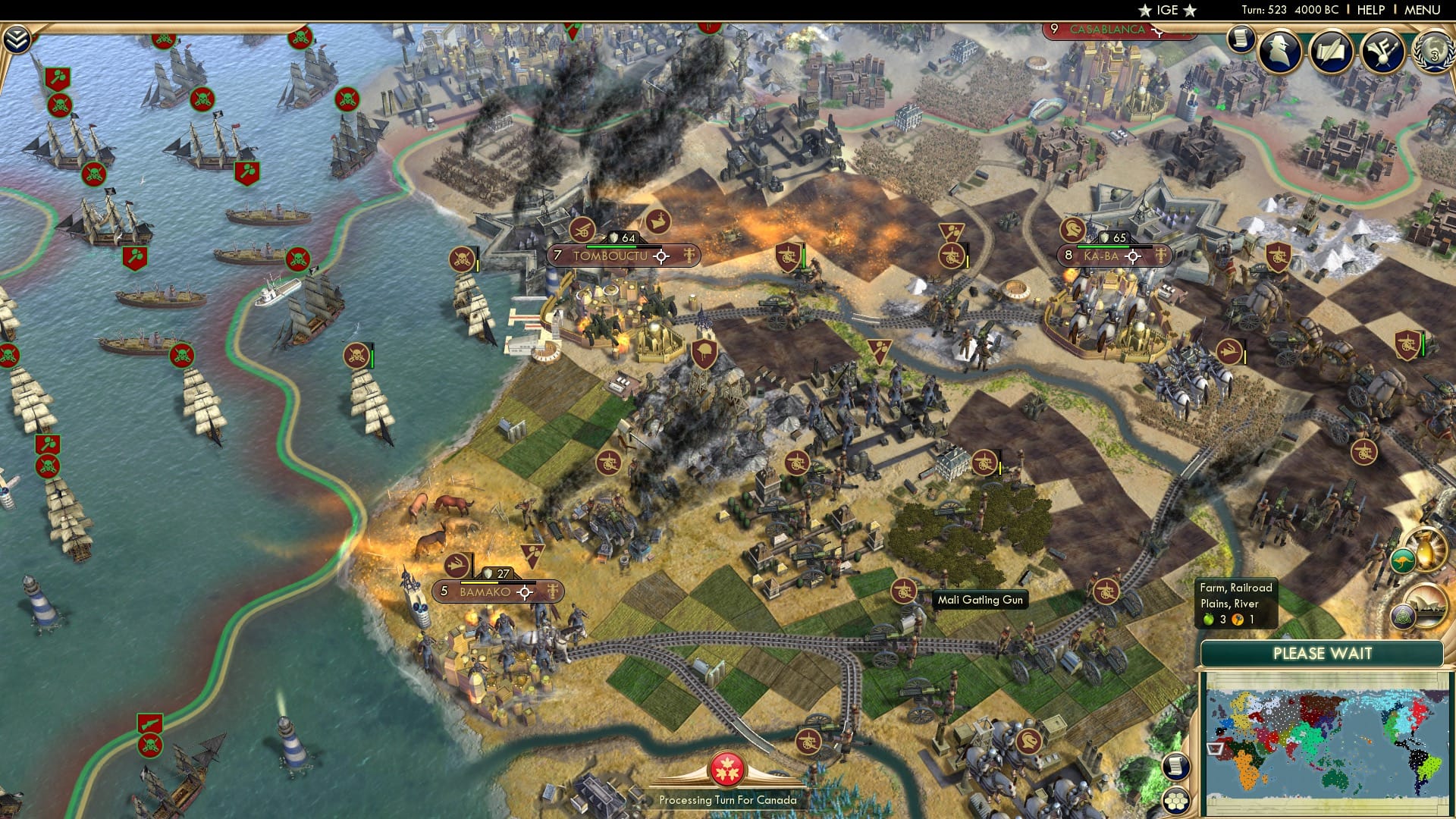The width and height of the screenshot is (1456, 819).
Task: Click the Celtic knot religion notification icon
Action: click(1403, 617)
